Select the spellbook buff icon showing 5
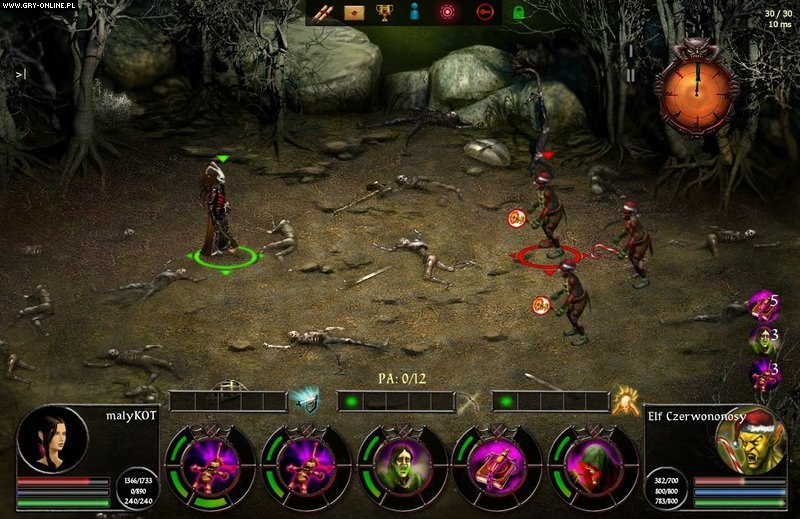 765,304
